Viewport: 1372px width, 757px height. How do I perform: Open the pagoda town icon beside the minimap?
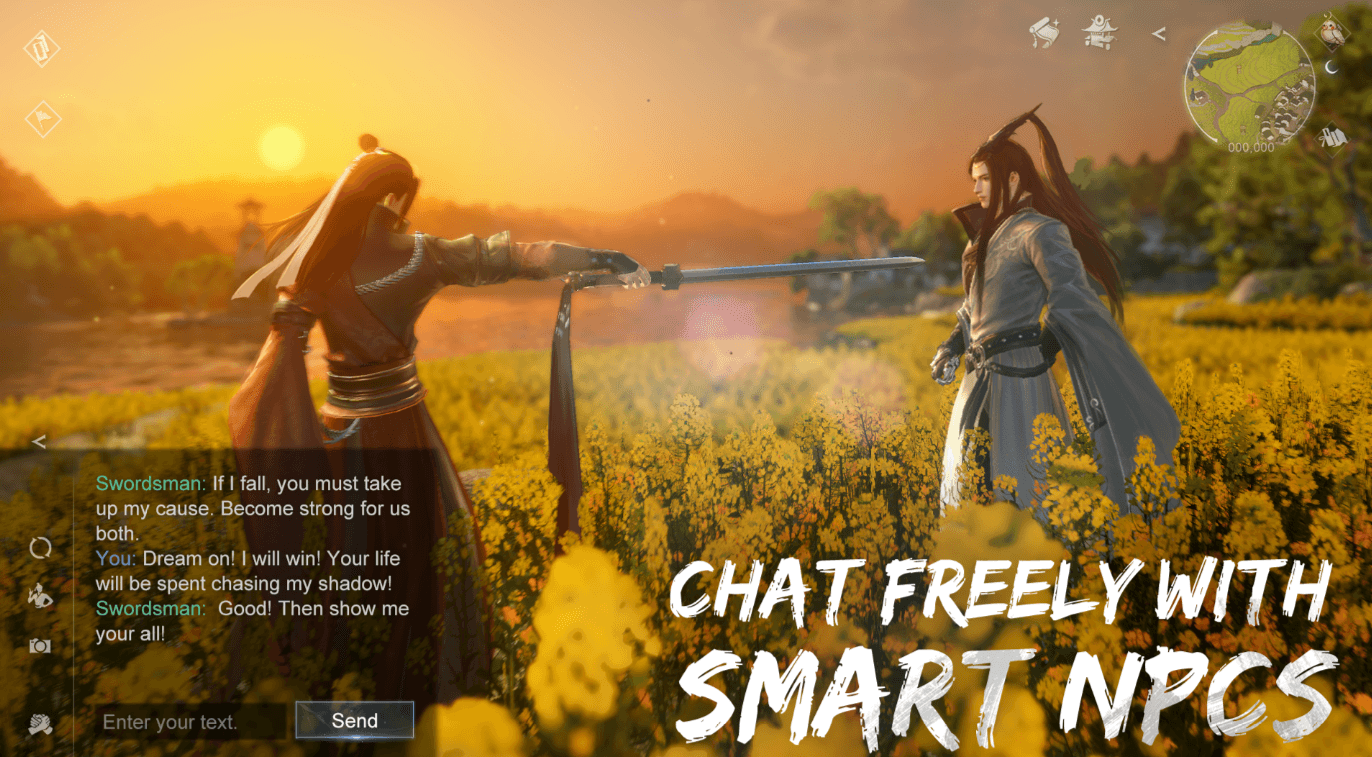click(1098, 30)
